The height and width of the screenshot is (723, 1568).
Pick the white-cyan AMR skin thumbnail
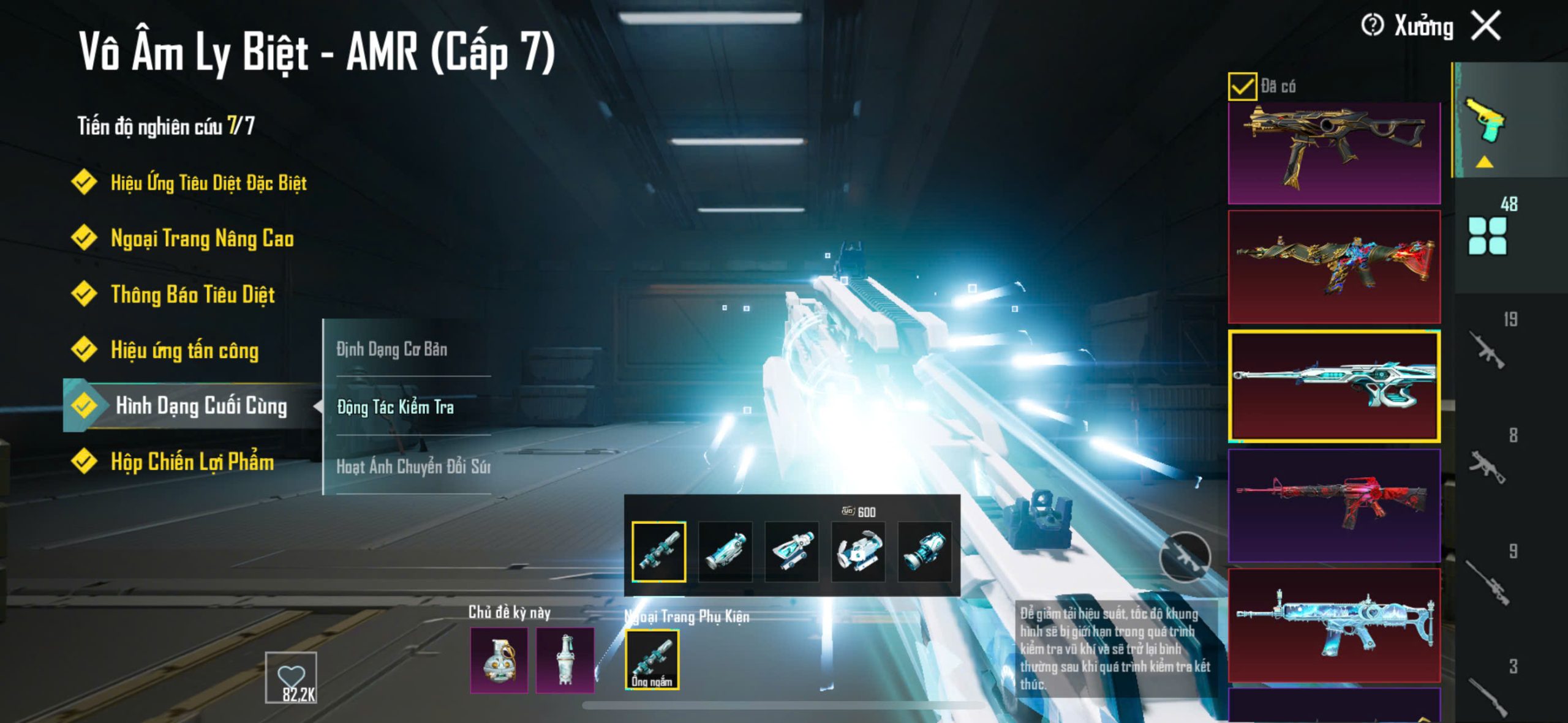click(1334, 386)
